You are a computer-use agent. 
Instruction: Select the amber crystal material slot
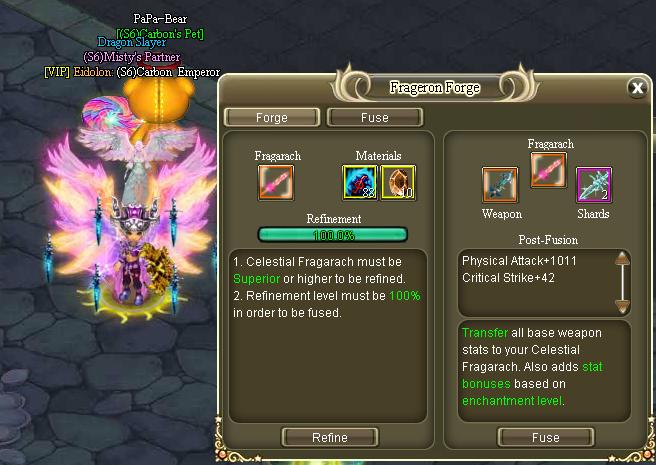397,182
